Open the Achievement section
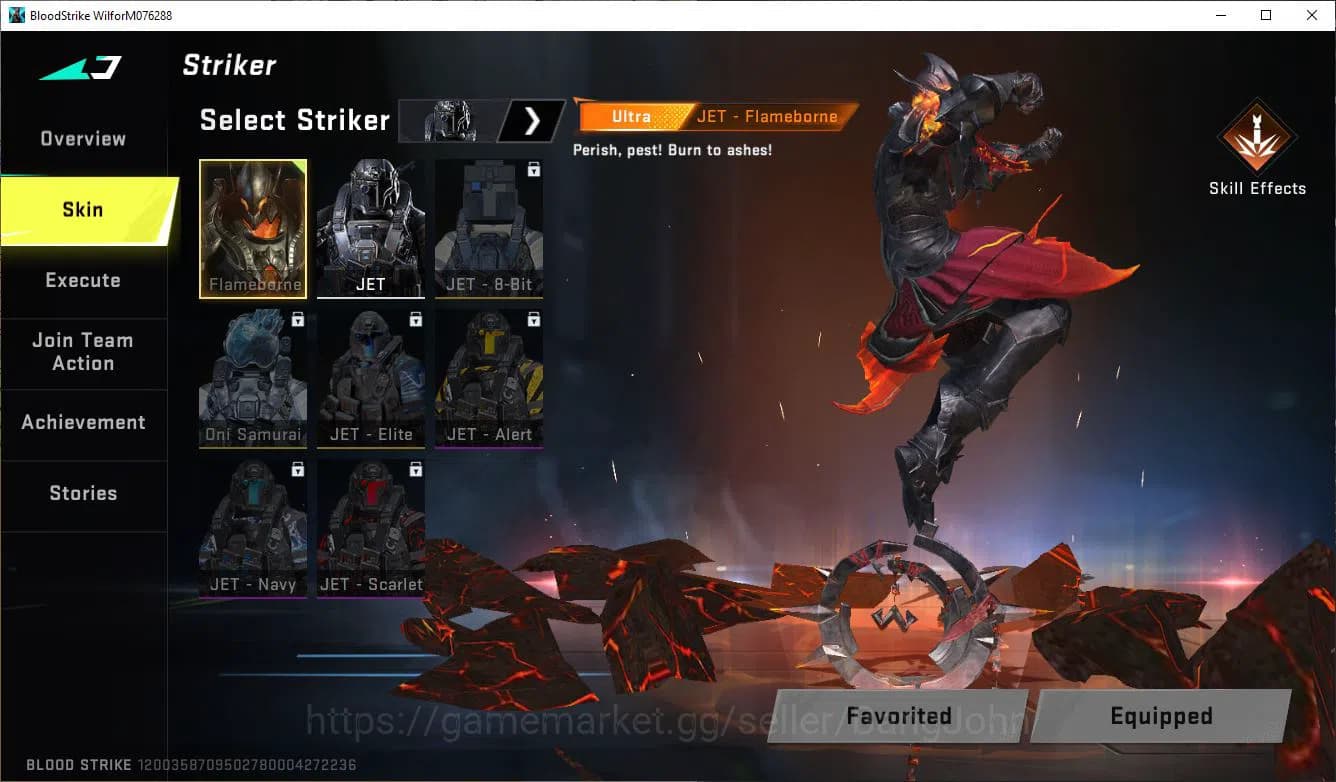 83,422
